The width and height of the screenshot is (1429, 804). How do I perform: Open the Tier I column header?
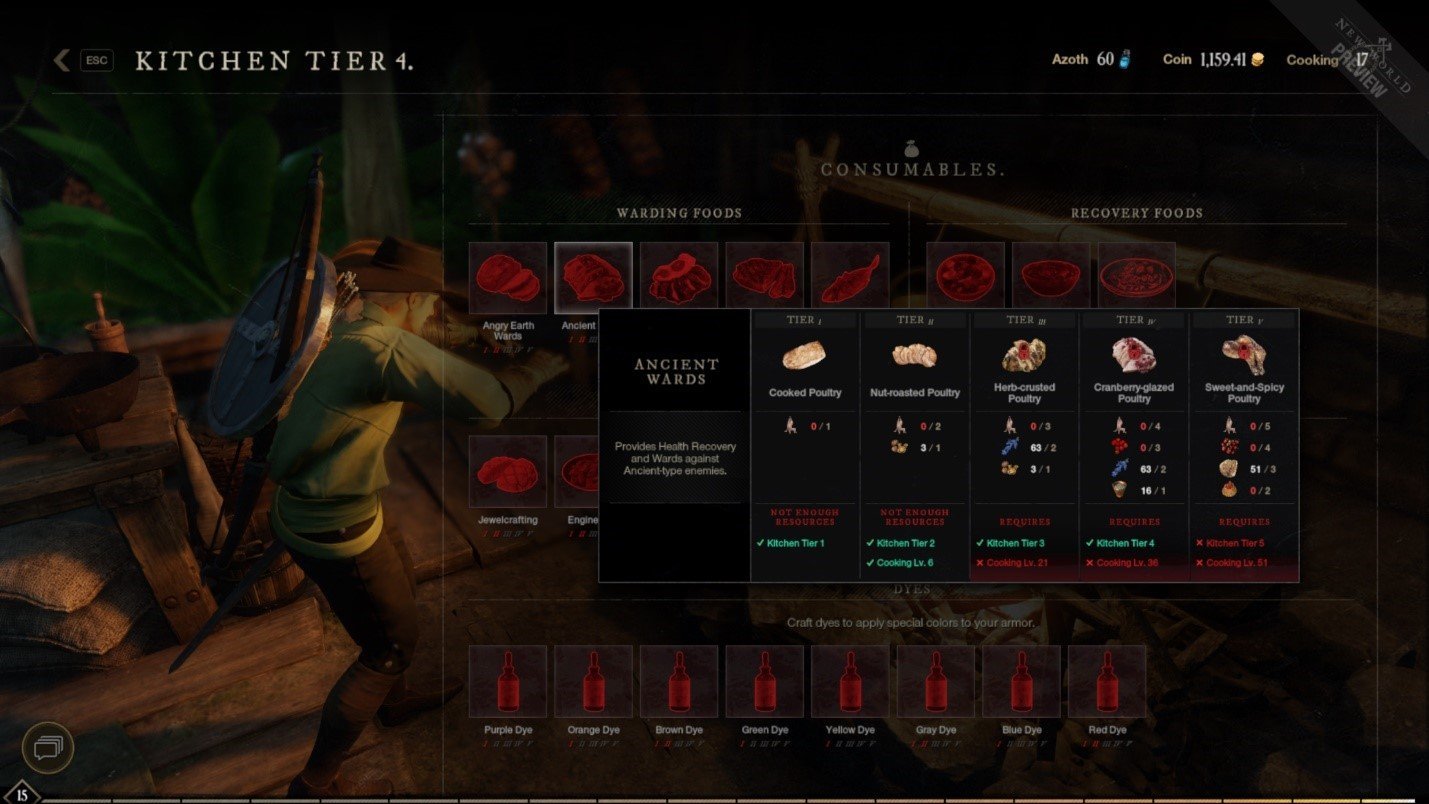pos(803,318)
